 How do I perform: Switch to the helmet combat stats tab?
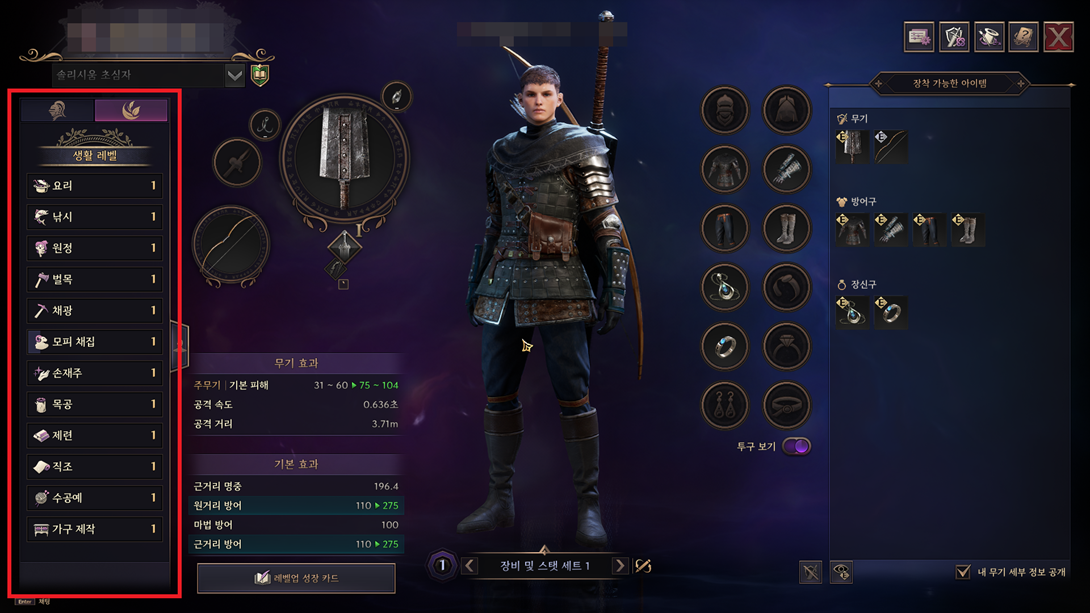(x=58, y=110)
